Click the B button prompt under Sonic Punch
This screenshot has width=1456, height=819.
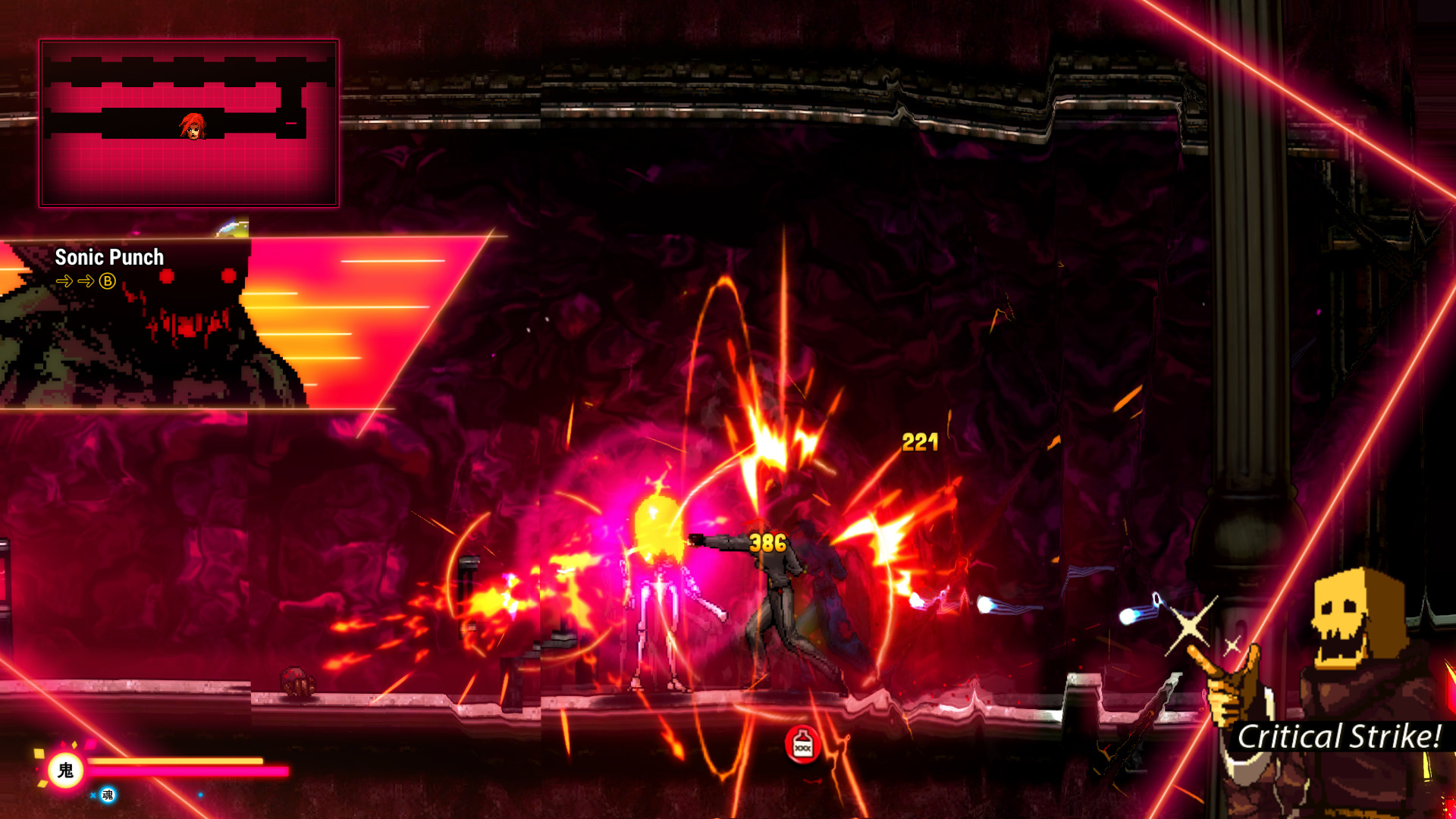tap(107, 281)
